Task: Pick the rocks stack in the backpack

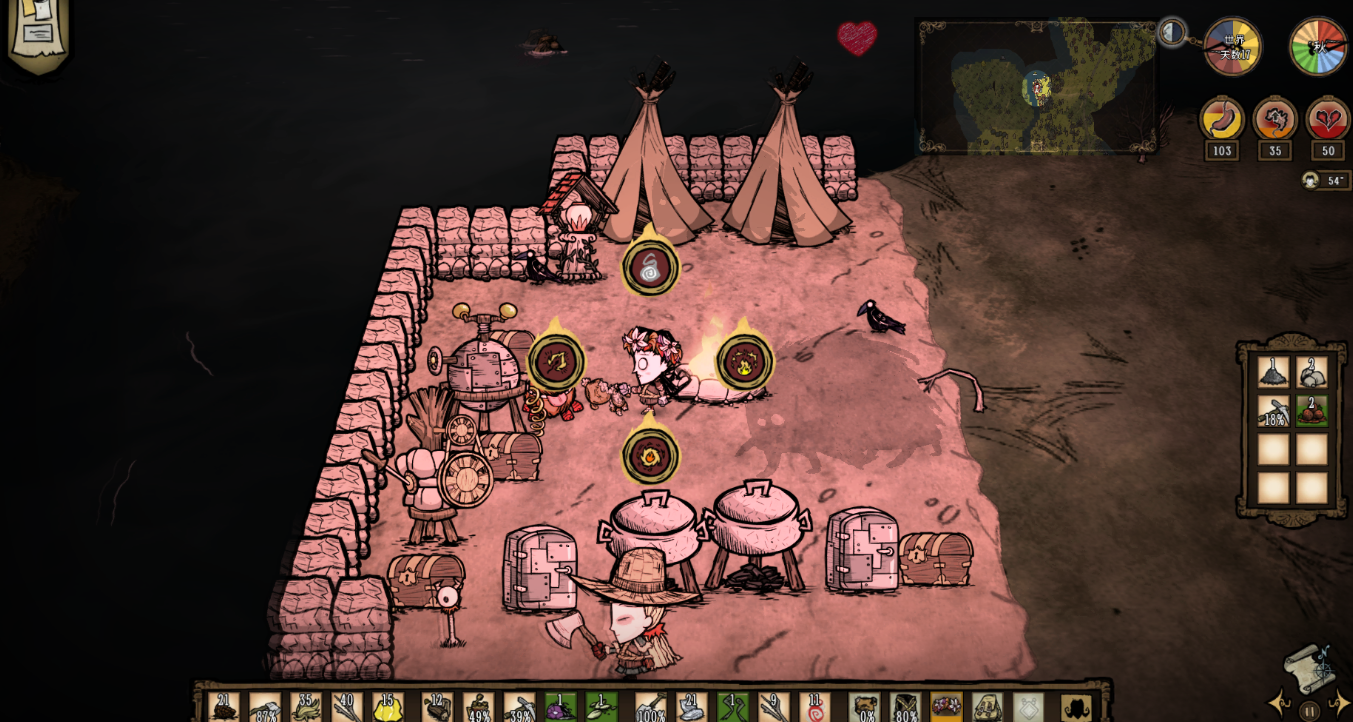Action: [x=1311, y=372]
